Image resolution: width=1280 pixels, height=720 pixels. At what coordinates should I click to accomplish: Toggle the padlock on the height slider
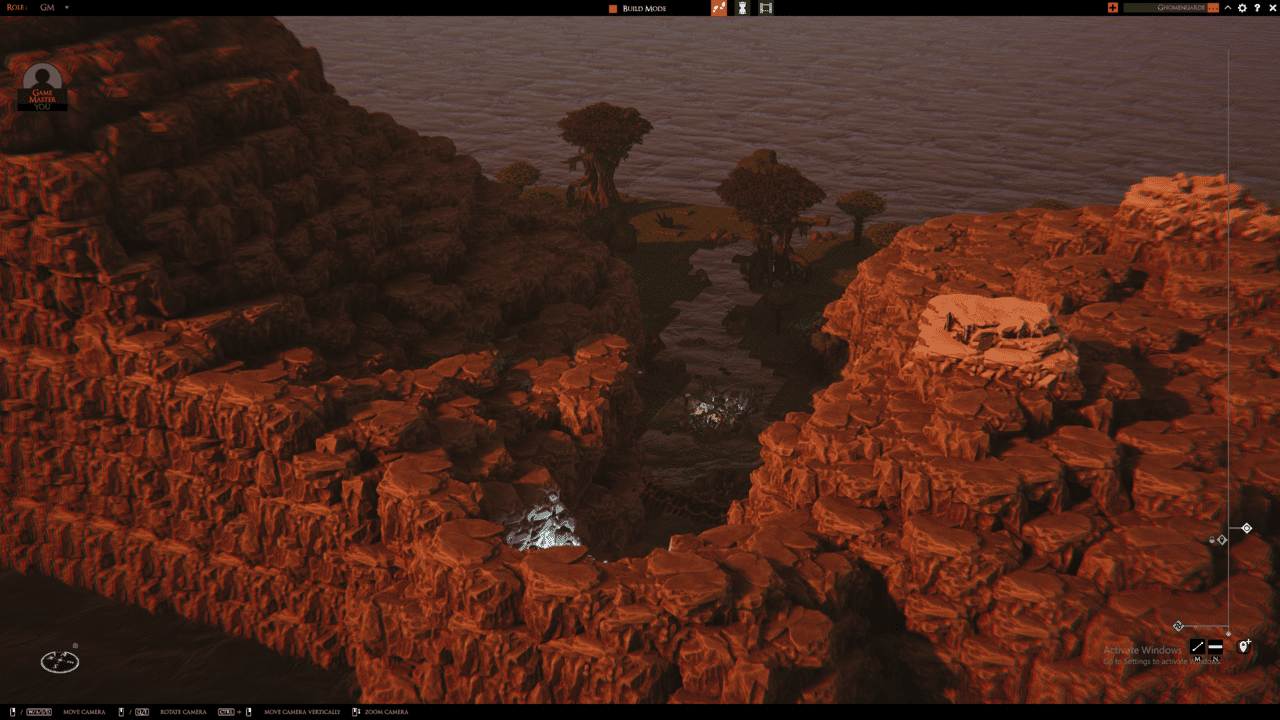(x=1212, y=540)
